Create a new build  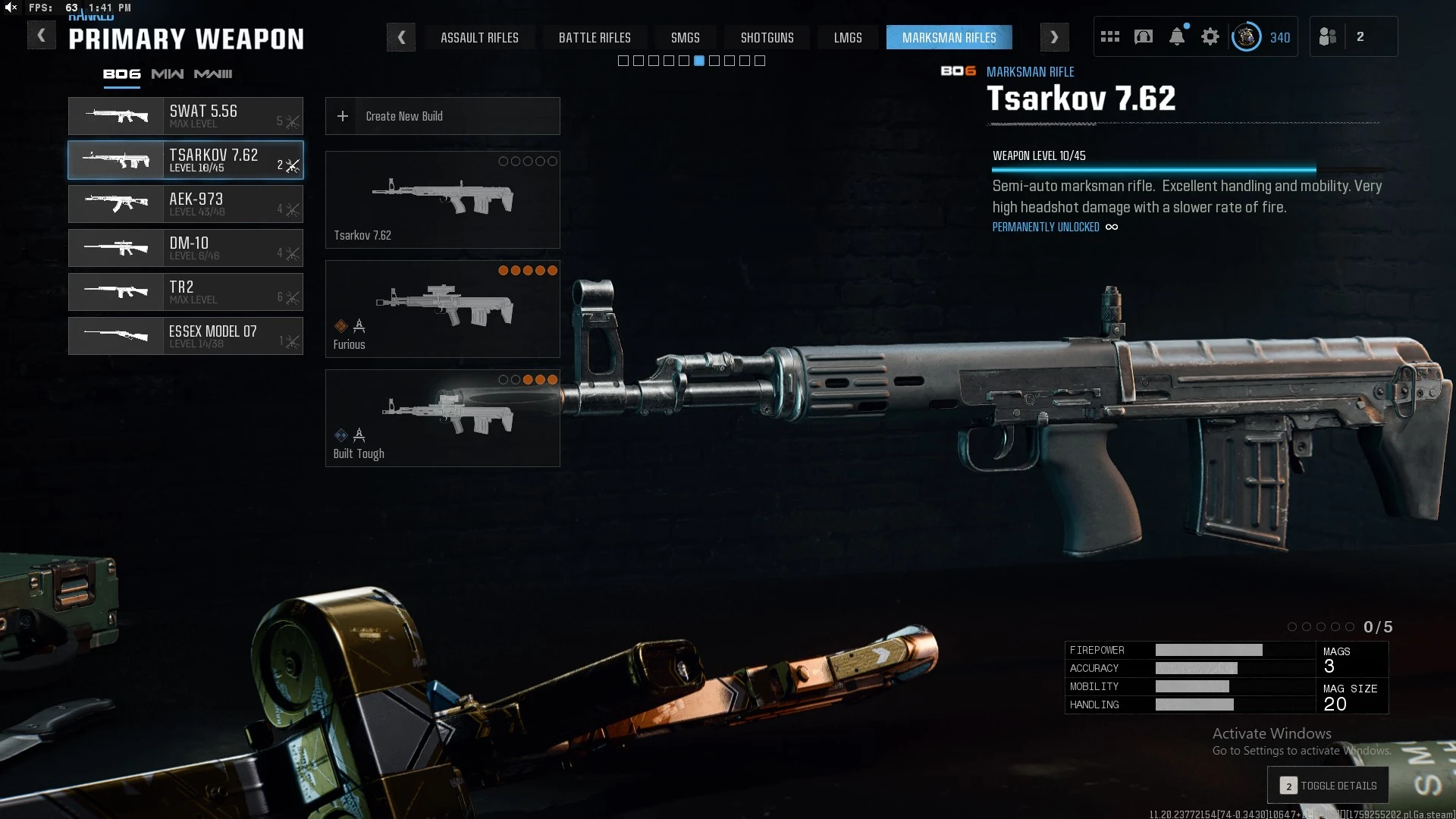pyautogui.click(x=442, y=116)
